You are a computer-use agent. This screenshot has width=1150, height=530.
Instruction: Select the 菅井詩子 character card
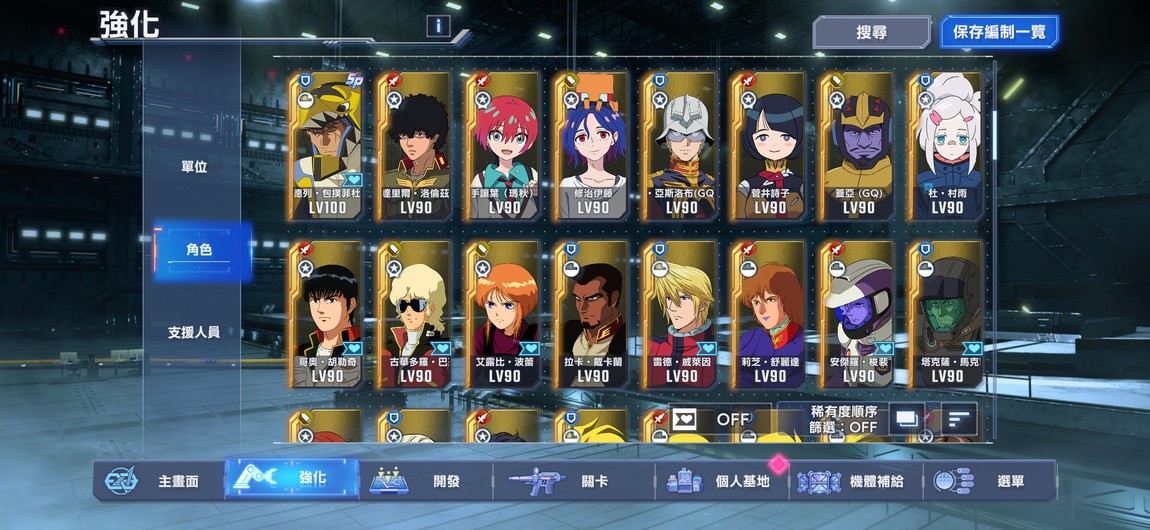click(769, 145)
